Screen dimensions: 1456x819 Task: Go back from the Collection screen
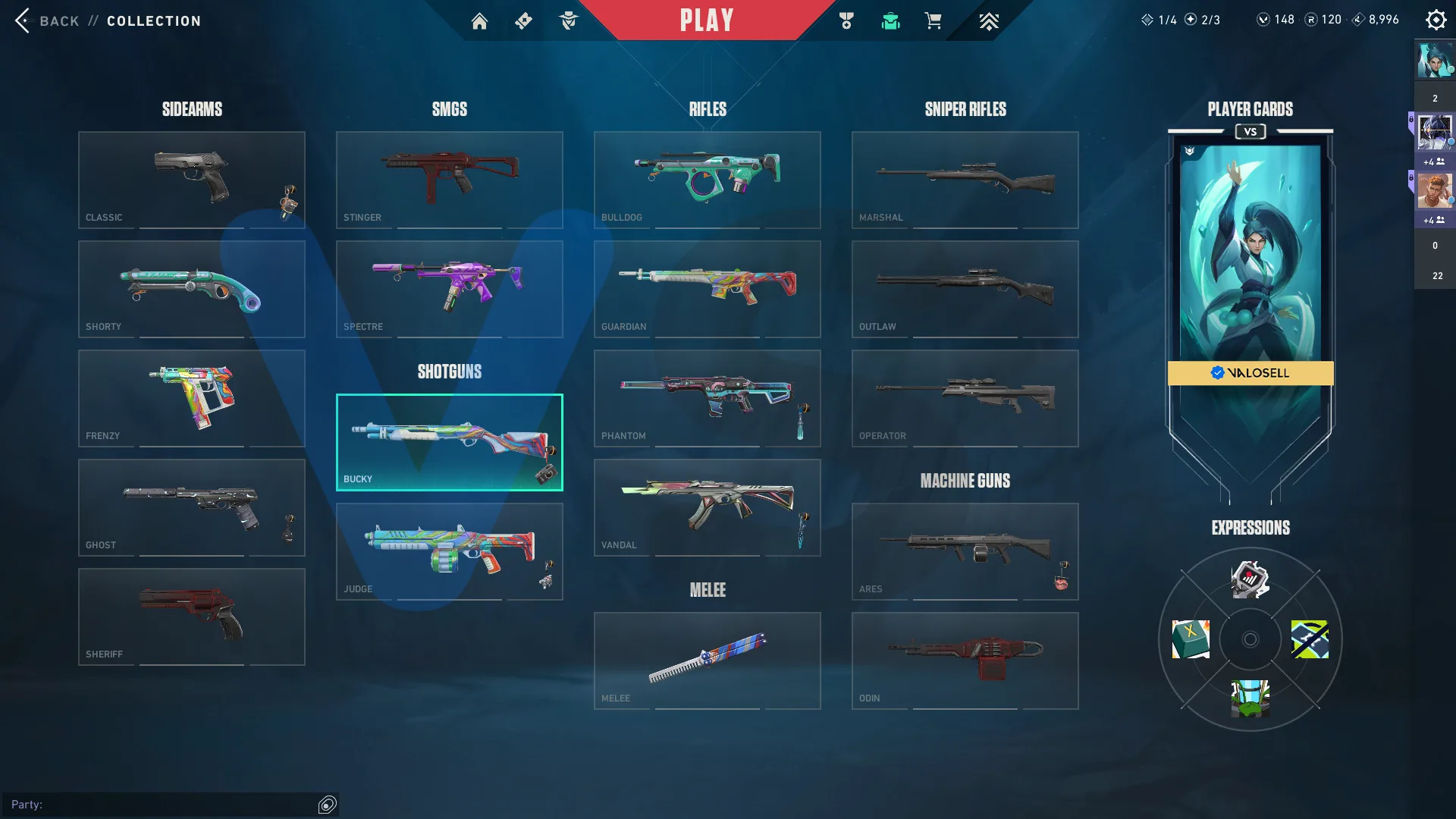47,20
